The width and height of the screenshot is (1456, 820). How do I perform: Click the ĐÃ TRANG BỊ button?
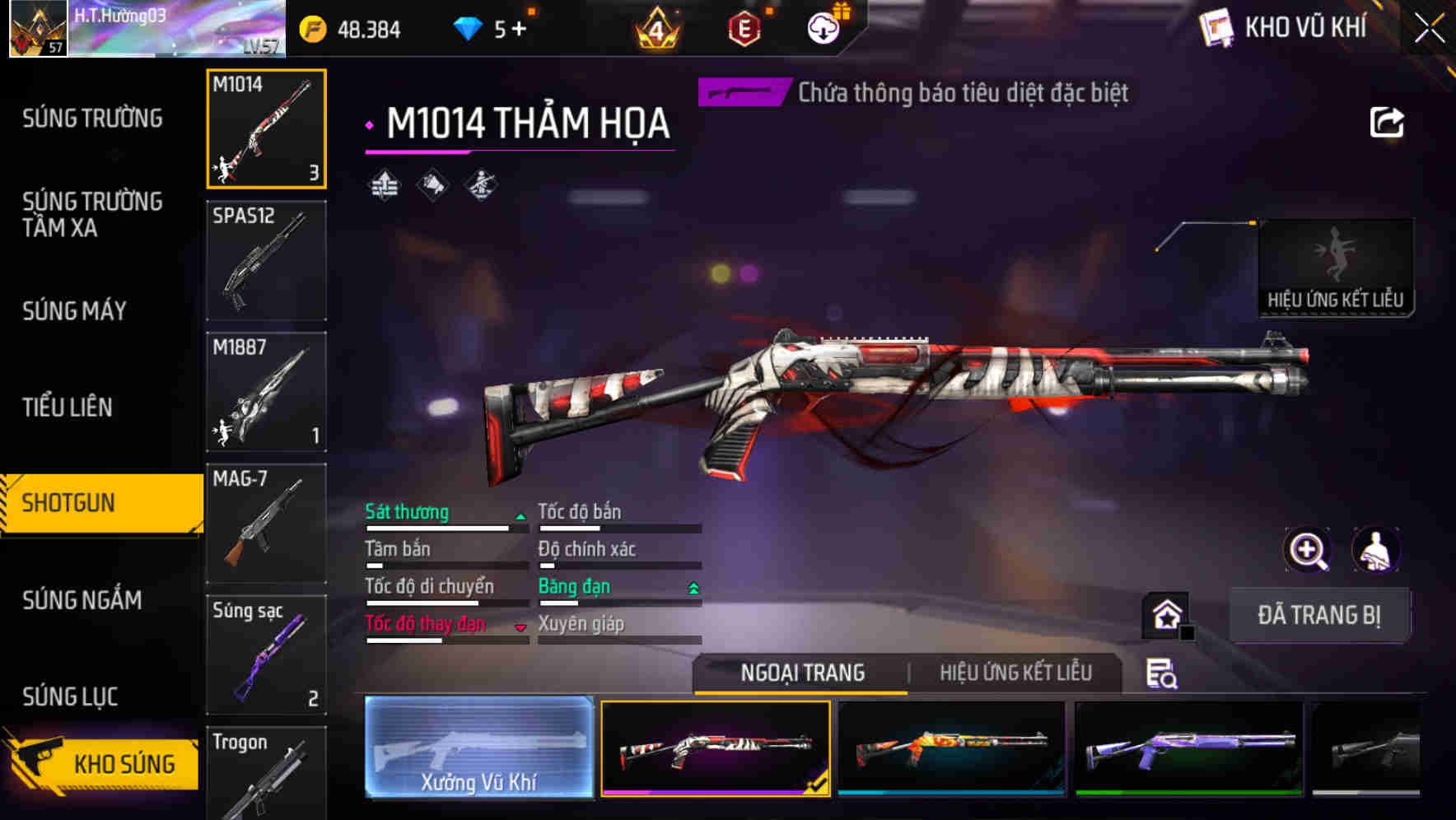click(1319, 615)
